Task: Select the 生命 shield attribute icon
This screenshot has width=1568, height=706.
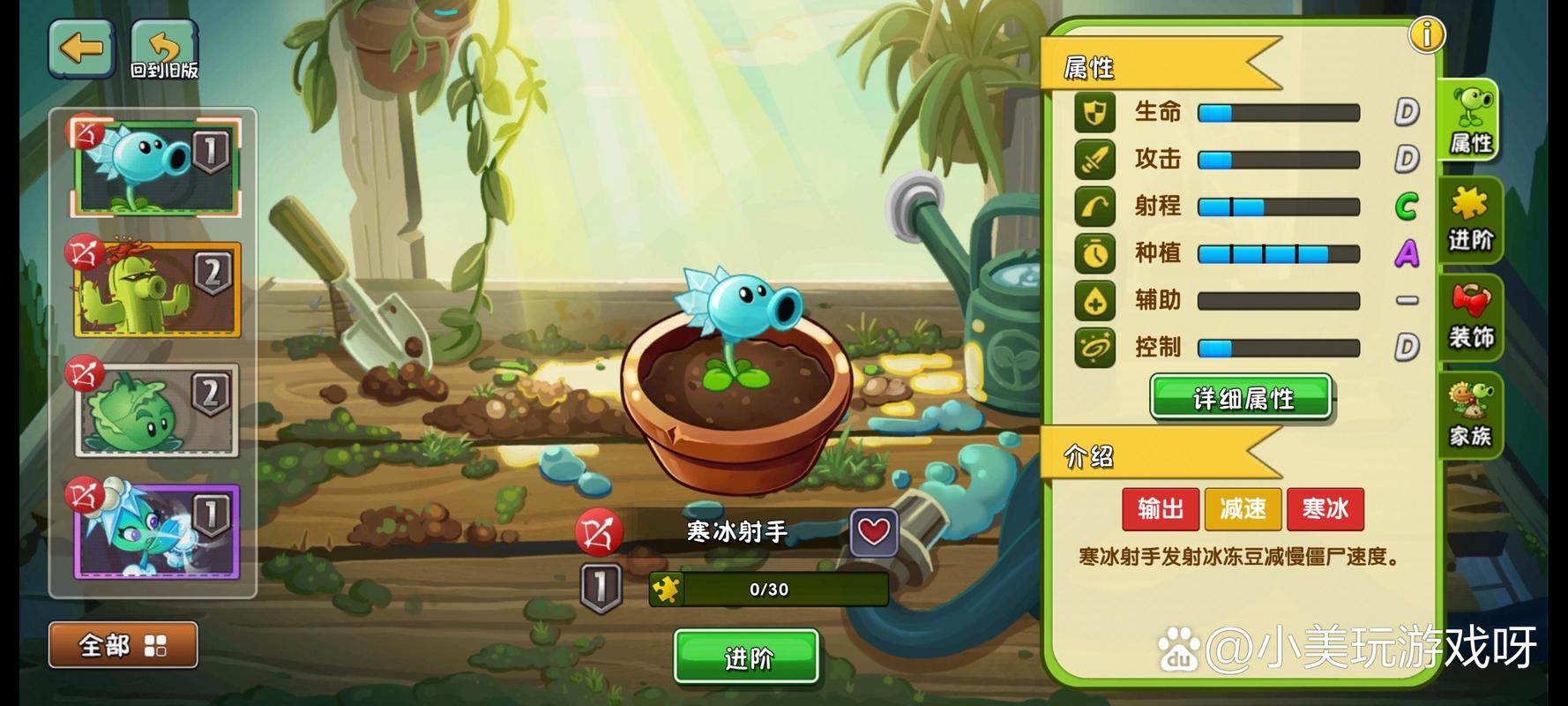Action: point(1094,112)
